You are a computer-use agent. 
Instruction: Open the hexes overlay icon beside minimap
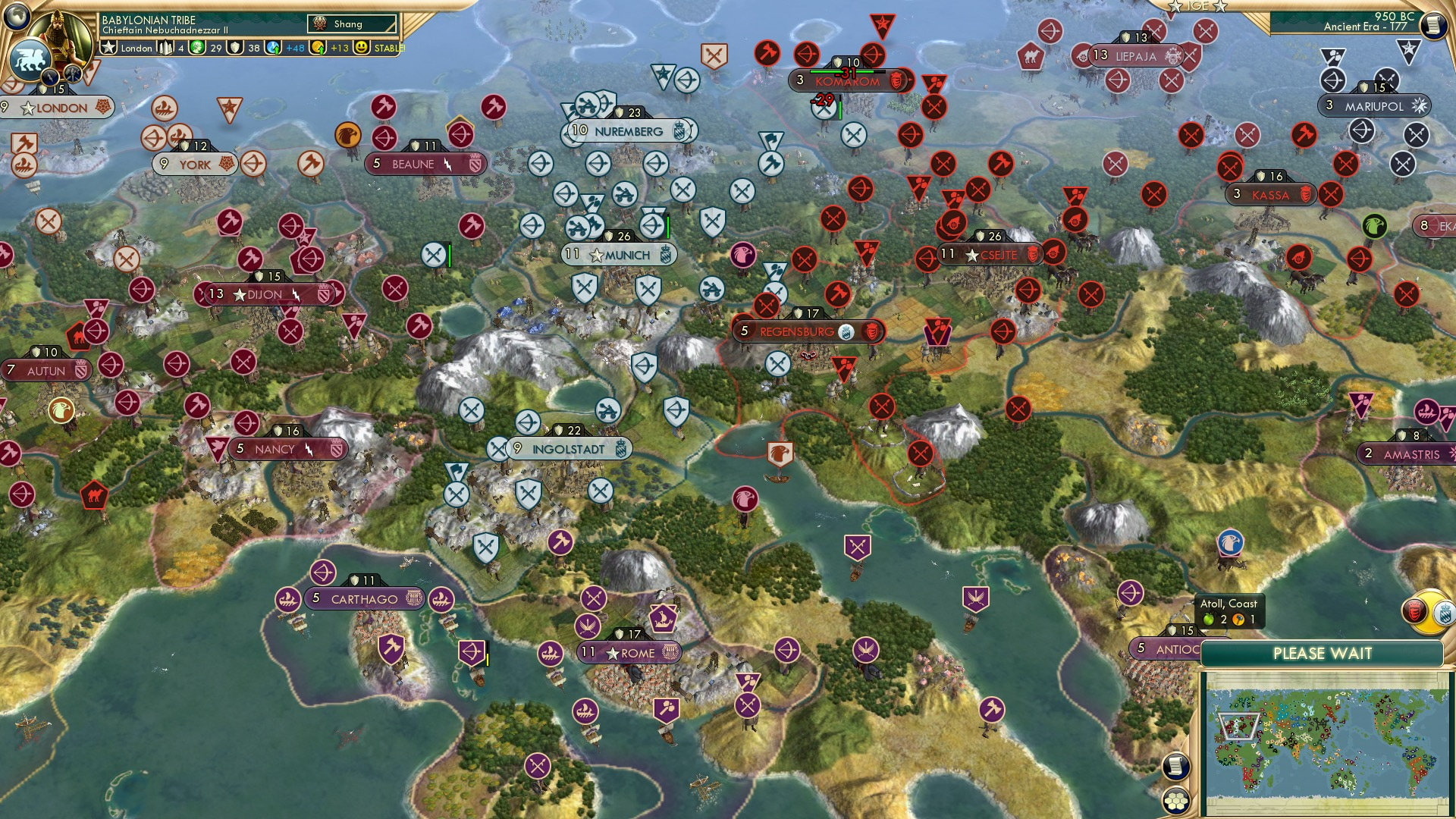[1176, 802]
